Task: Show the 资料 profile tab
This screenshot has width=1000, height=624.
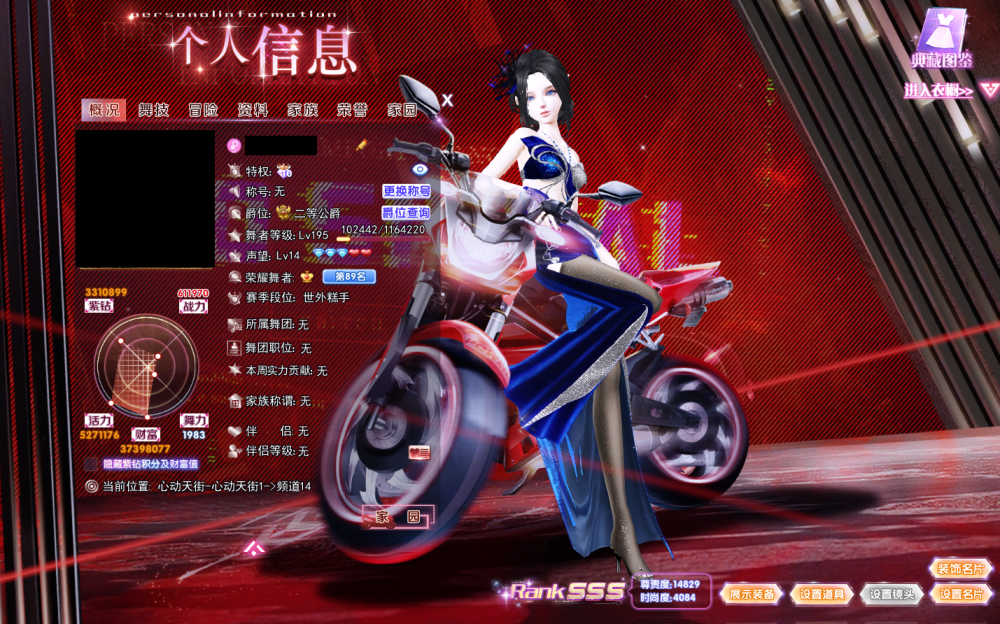Action: [252, 110]
